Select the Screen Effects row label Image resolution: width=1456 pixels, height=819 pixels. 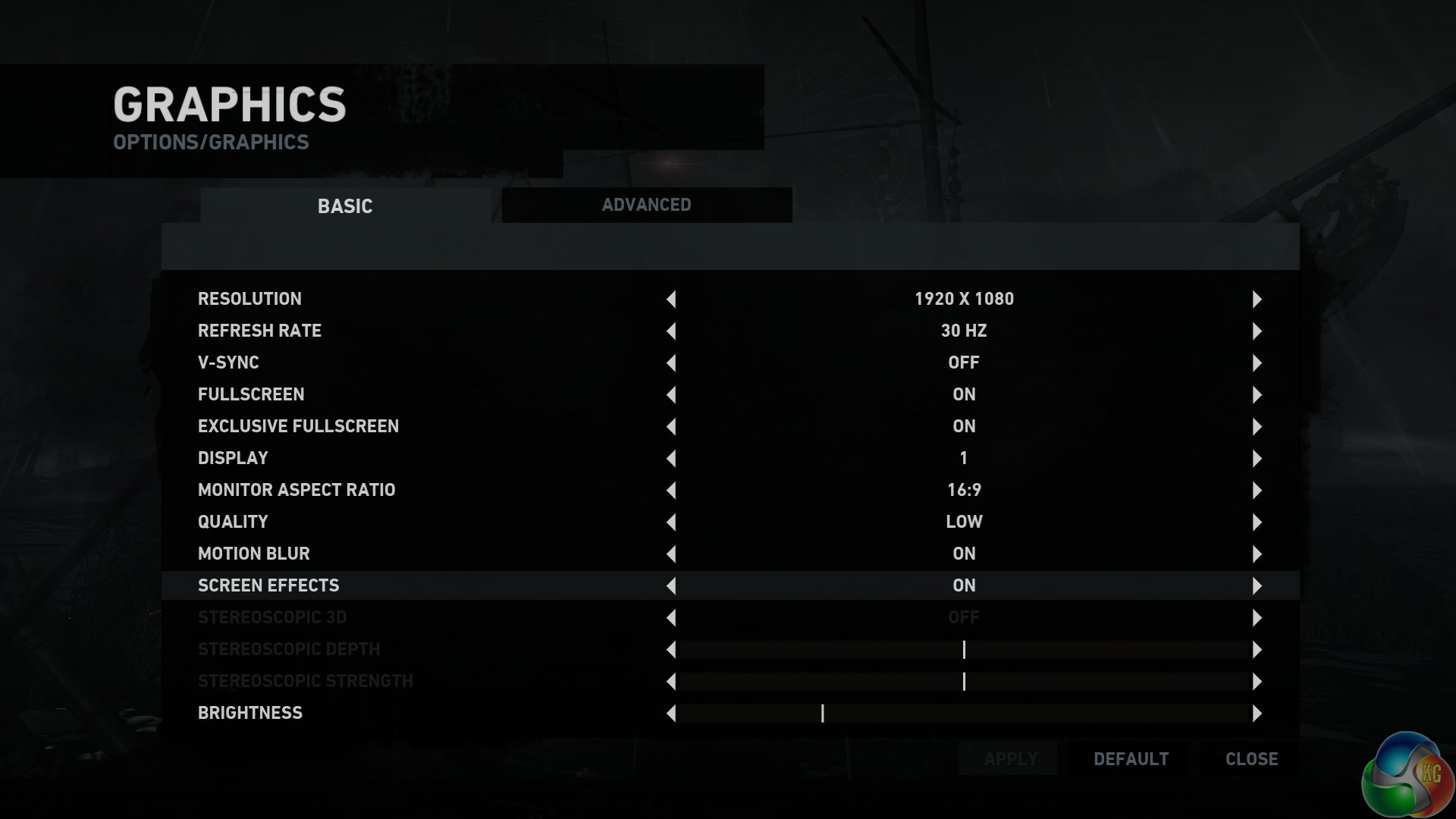[x=268, y=585]
